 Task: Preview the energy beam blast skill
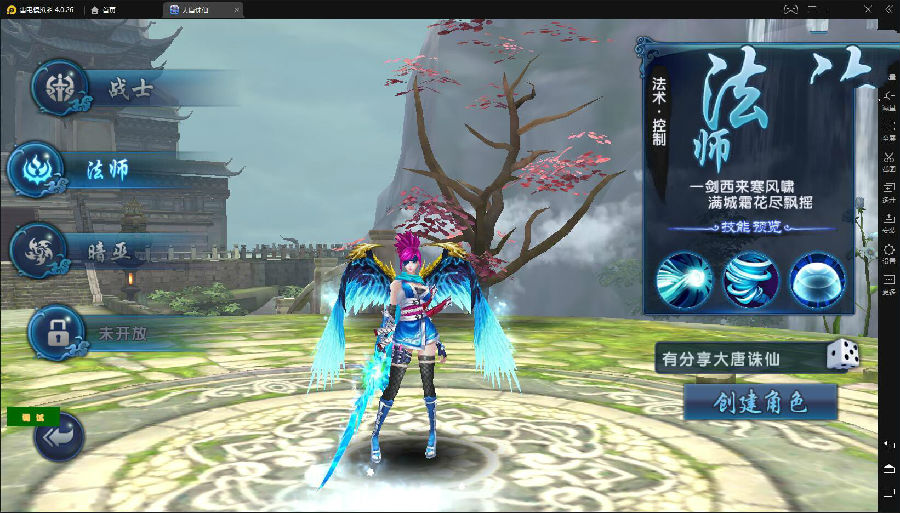685,279
